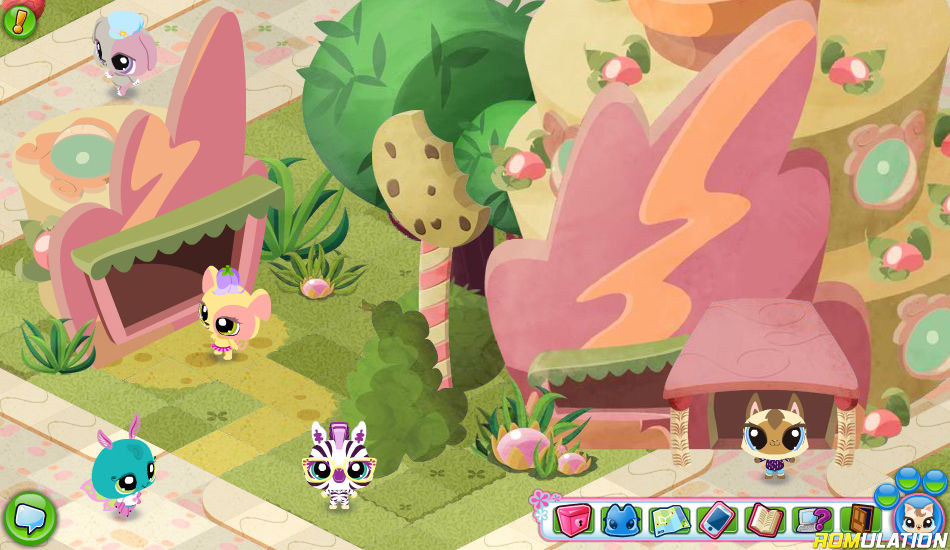Open the world map
Screen dimensions: 950x550
pos(669,519)
